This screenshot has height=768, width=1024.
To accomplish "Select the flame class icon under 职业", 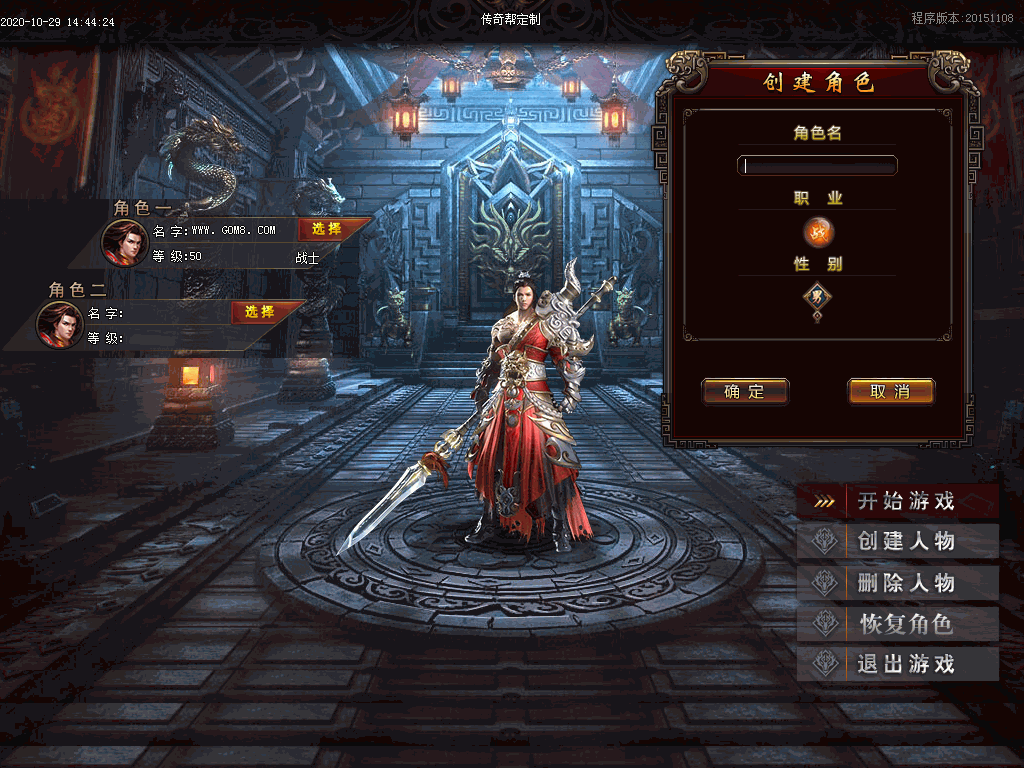I will click(818, 233).
